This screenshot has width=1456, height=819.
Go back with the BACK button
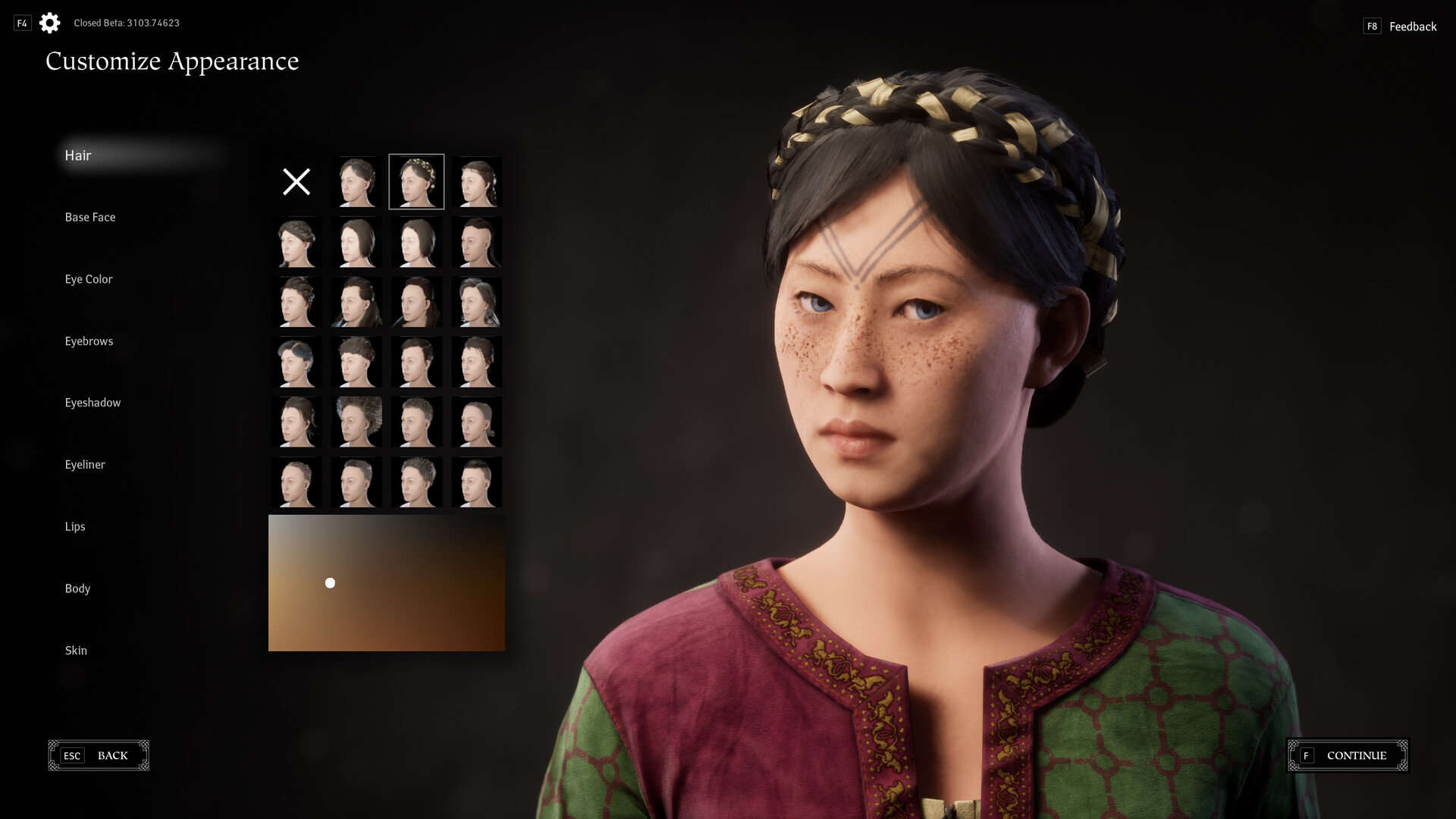99,755
